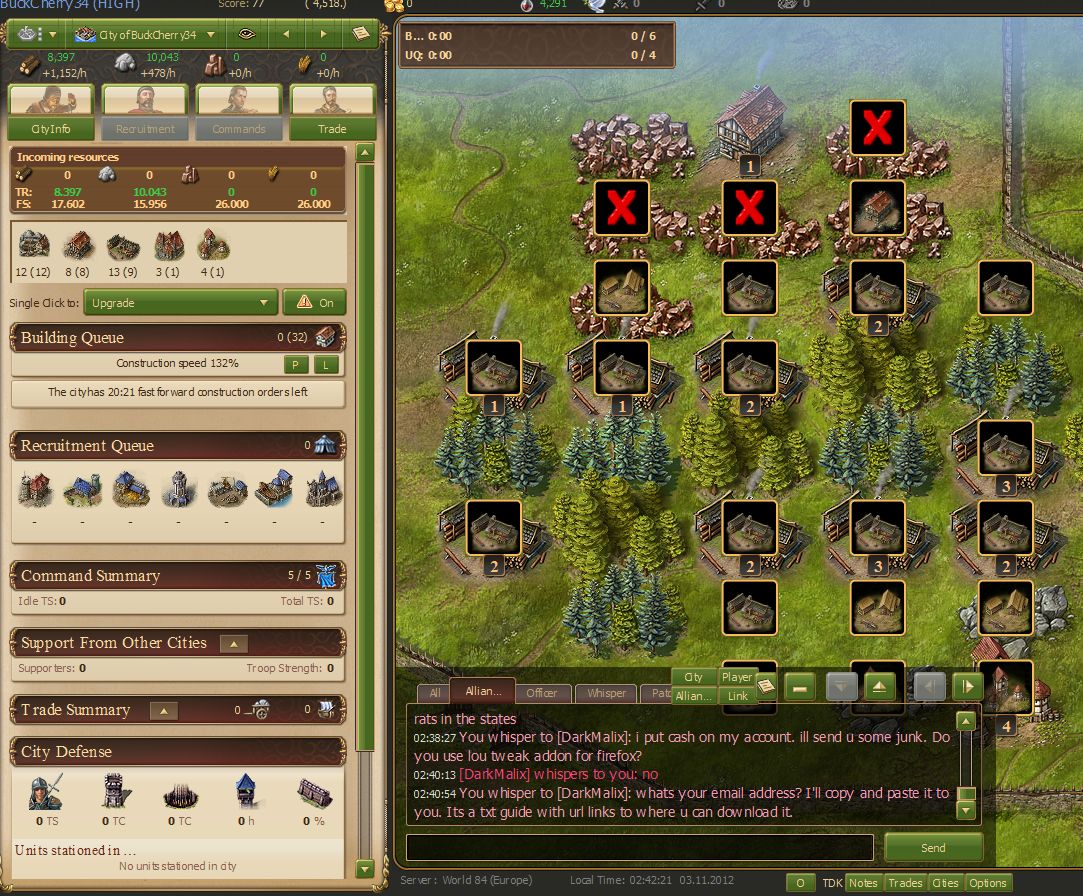
Task: Click the P button in Building Queue
Action: tap(296, 364)
